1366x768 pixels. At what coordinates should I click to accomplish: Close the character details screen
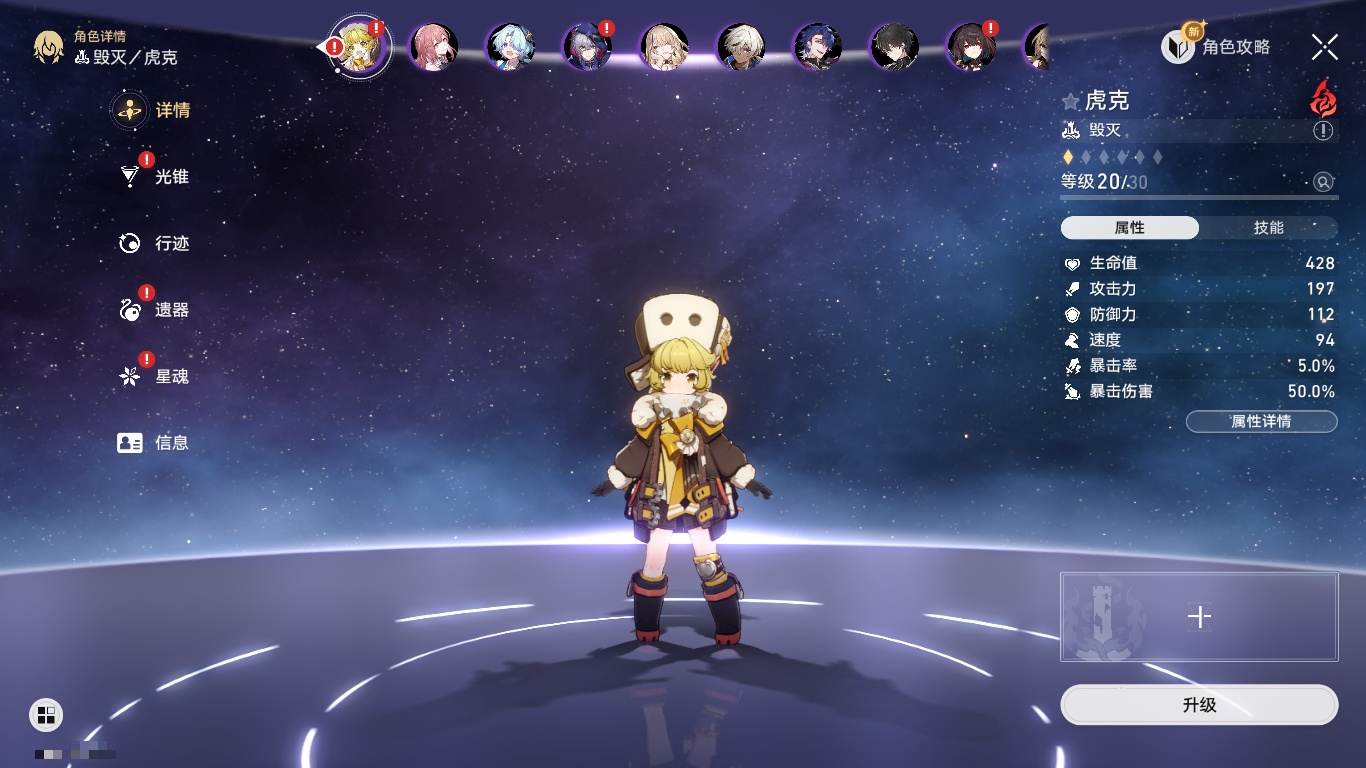(x=1325, y=47)
